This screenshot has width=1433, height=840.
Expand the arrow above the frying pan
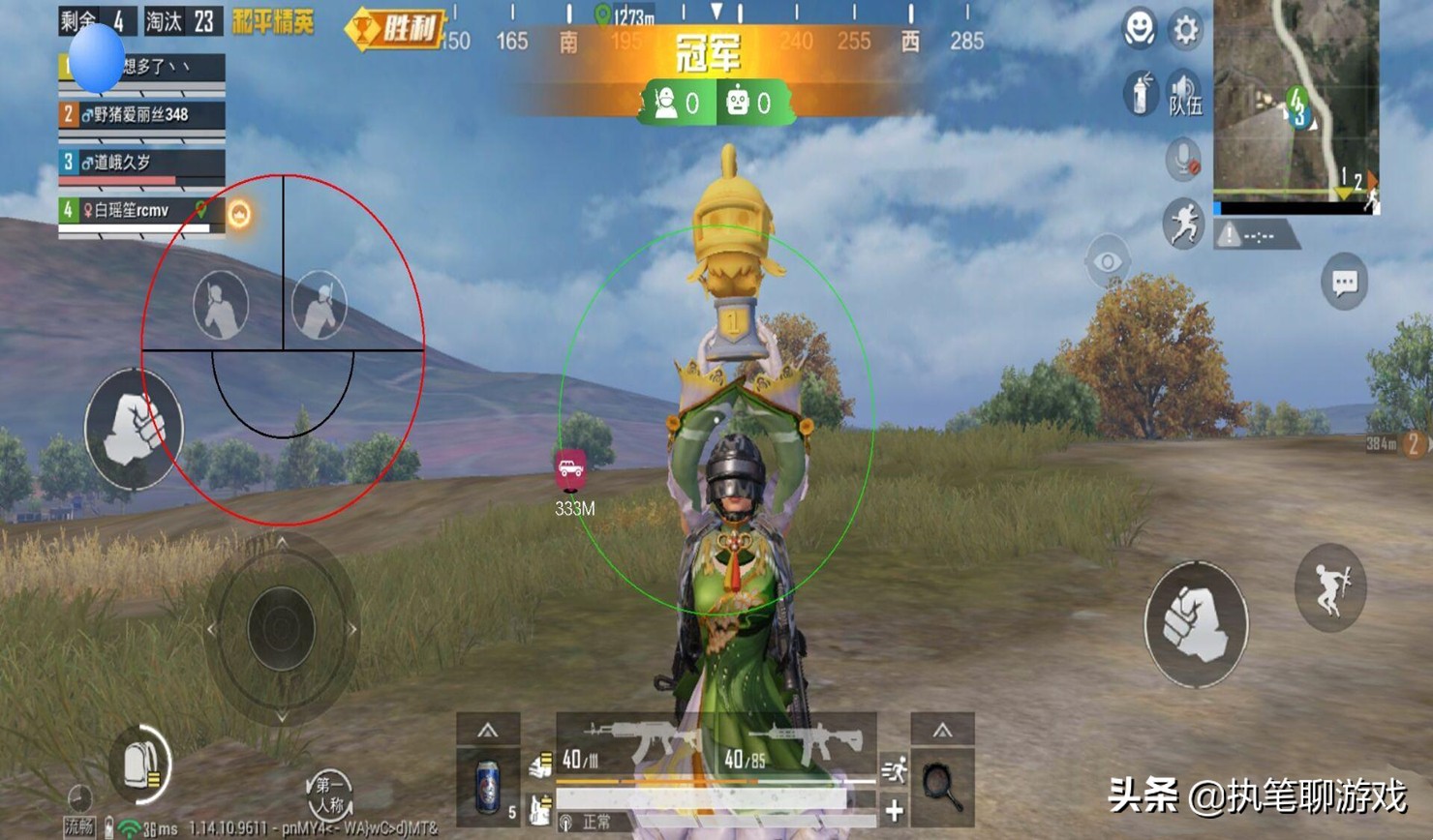pos(941,731)
